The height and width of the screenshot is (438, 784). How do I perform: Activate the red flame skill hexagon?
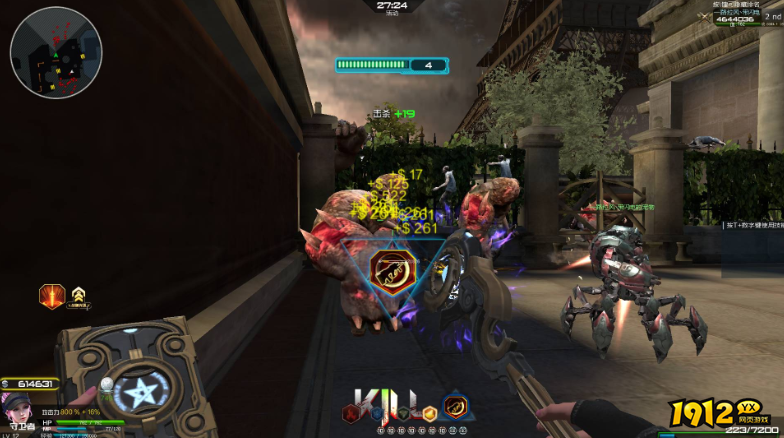(x=350, y=412)
